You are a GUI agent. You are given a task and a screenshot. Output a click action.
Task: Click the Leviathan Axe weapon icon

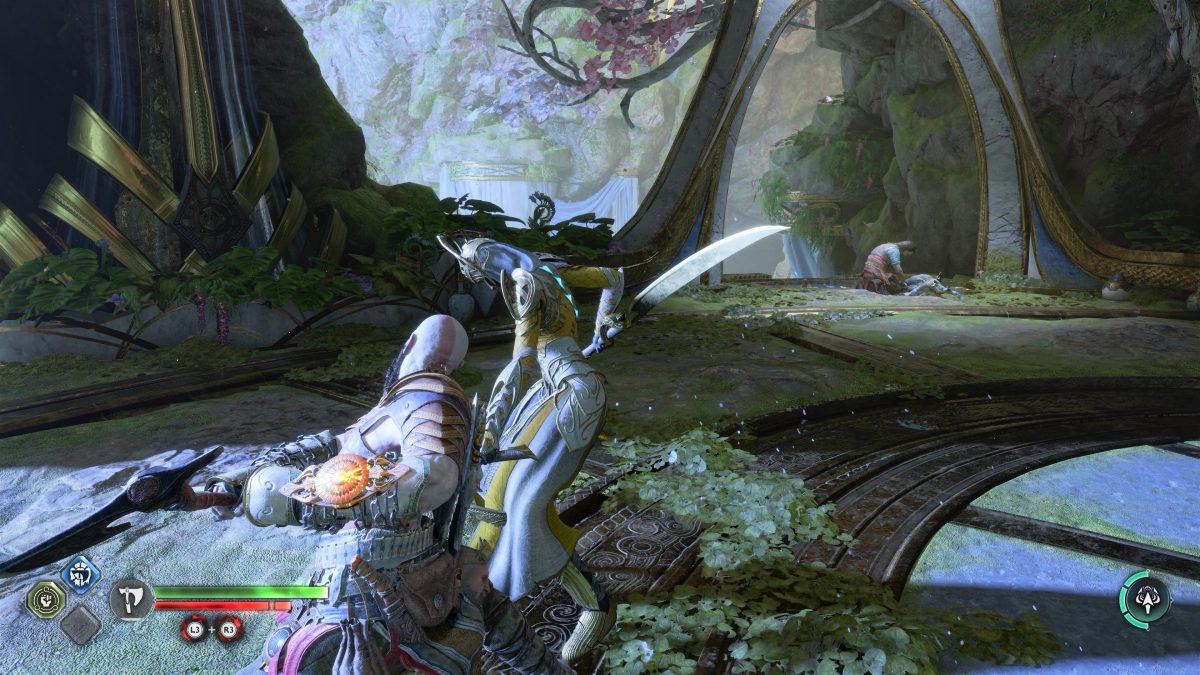pyautogui.click(x=131, y=600)
